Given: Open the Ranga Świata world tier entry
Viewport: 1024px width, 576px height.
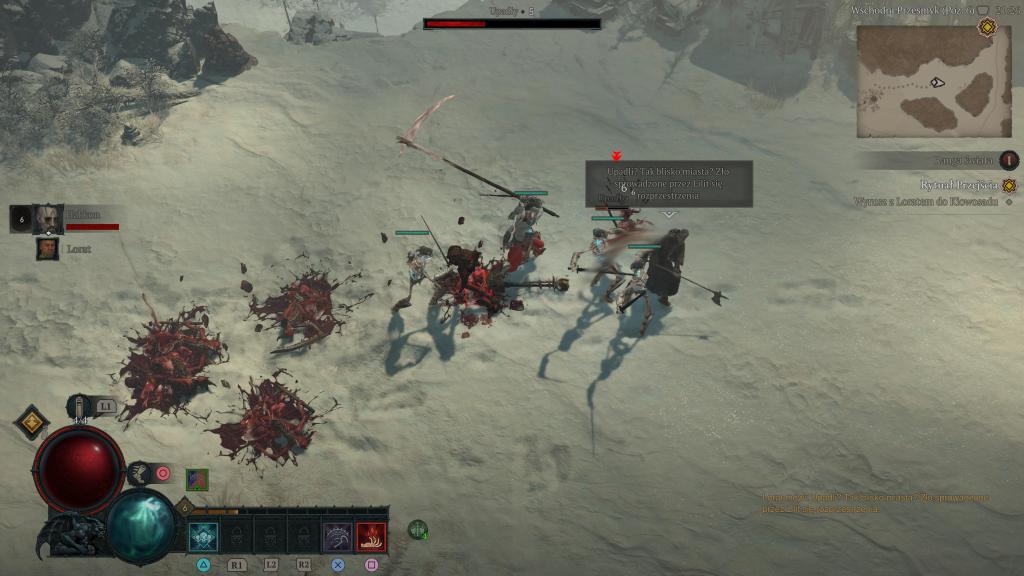Looking at the screenshot, I should (x=965, y=160).
